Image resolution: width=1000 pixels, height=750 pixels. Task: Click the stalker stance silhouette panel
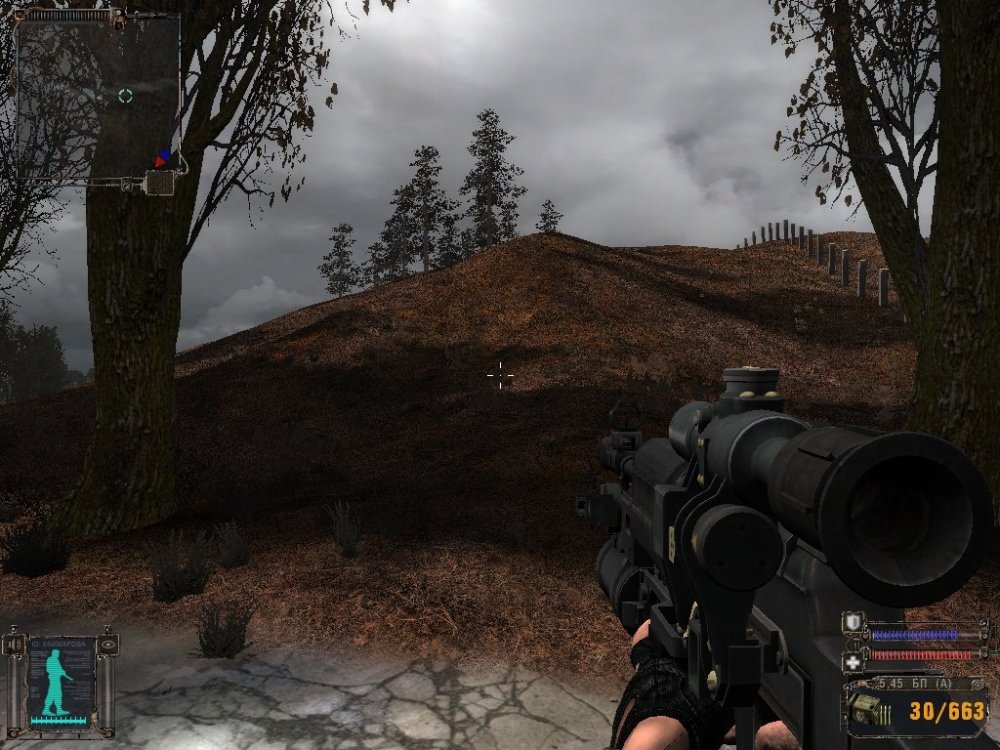click(63, 679)
